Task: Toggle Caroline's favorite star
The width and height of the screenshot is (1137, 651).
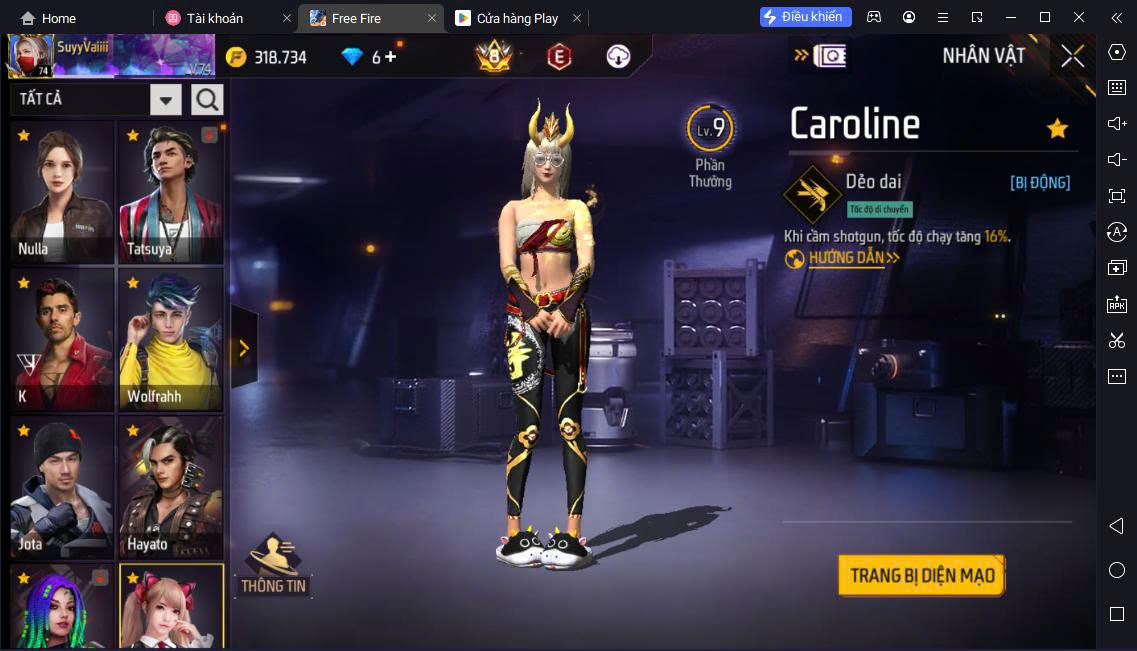Action: pyautogui.click(x=1057, y=128)
